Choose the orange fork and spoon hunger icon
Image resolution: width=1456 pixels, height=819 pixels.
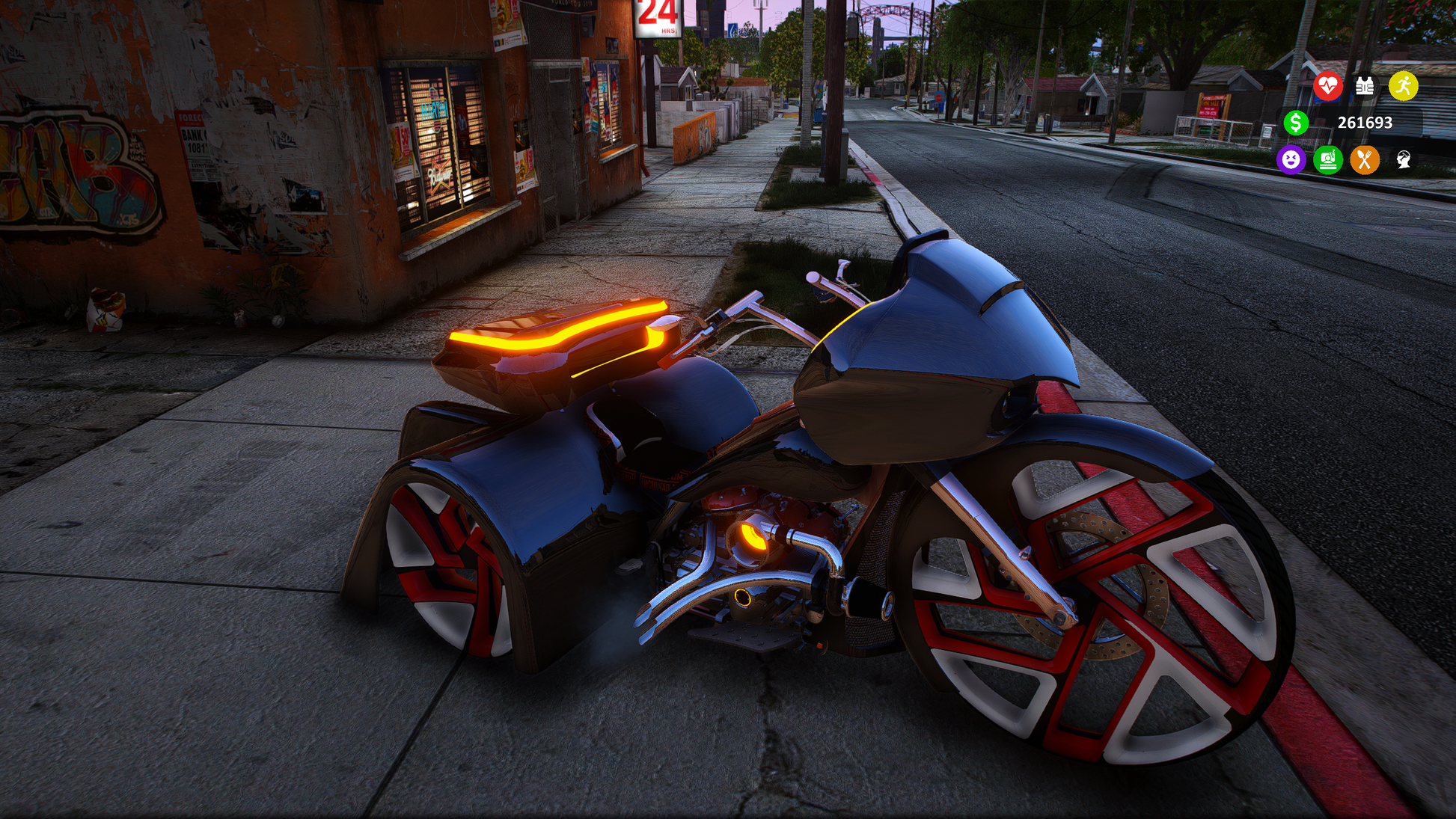[1365, 159]
